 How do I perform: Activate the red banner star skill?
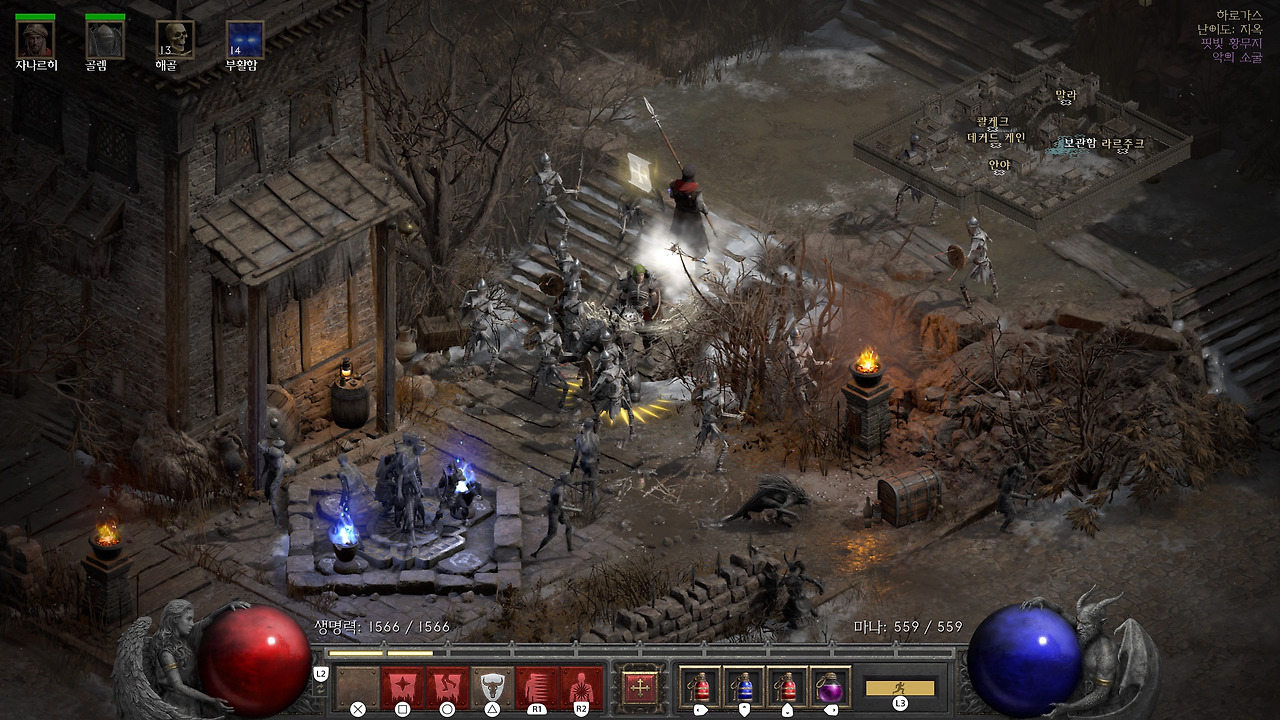click(x=403, y=687)
